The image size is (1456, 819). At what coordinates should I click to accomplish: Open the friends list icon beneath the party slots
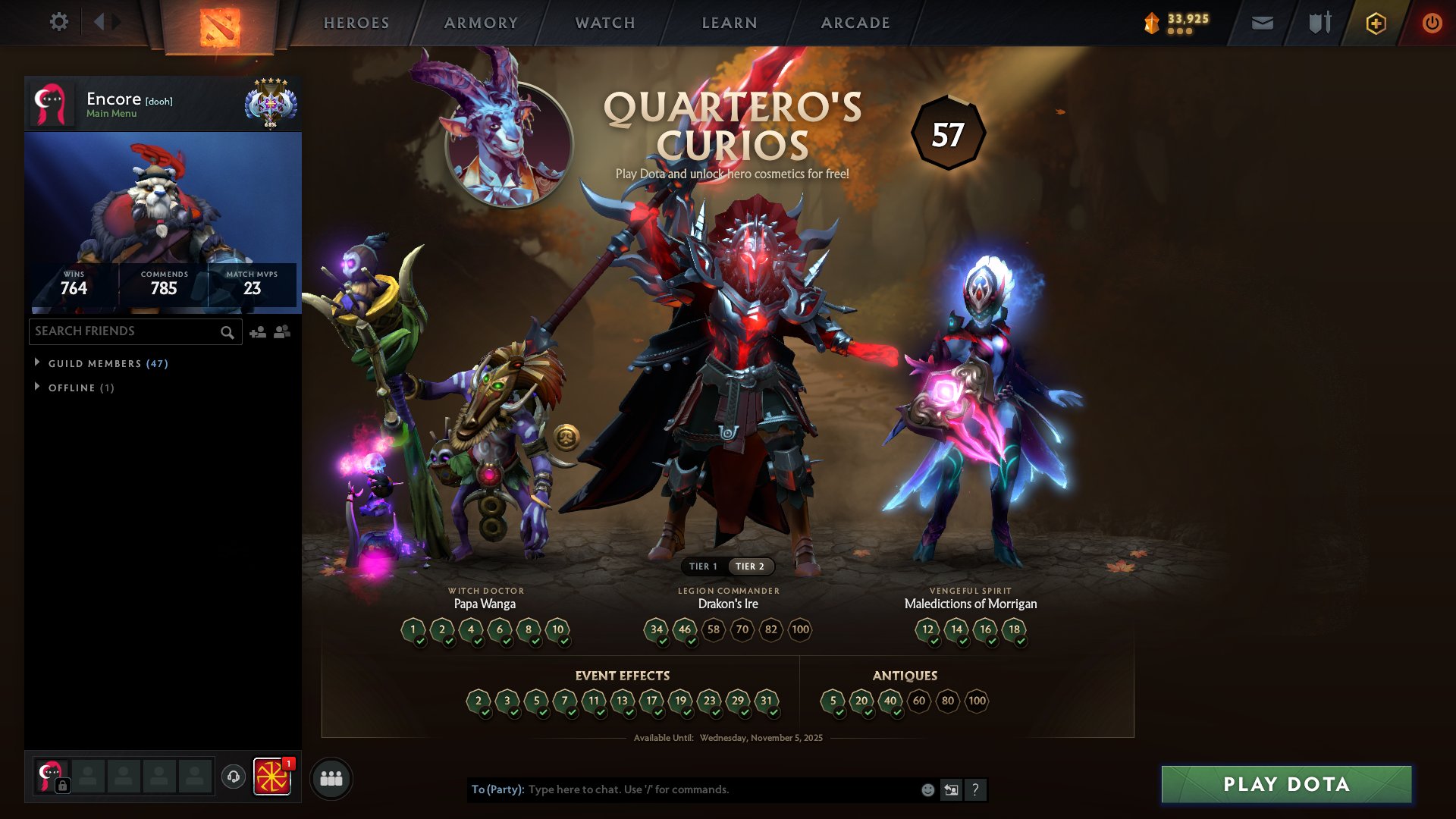(331, 777)
